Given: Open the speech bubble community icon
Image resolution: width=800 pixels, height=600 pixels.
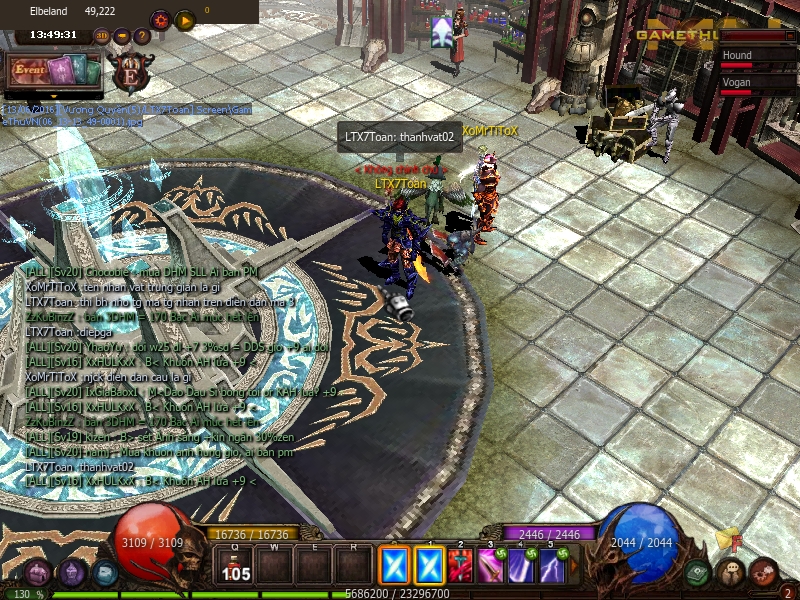Looking at the screenshot, I should 733,573.
